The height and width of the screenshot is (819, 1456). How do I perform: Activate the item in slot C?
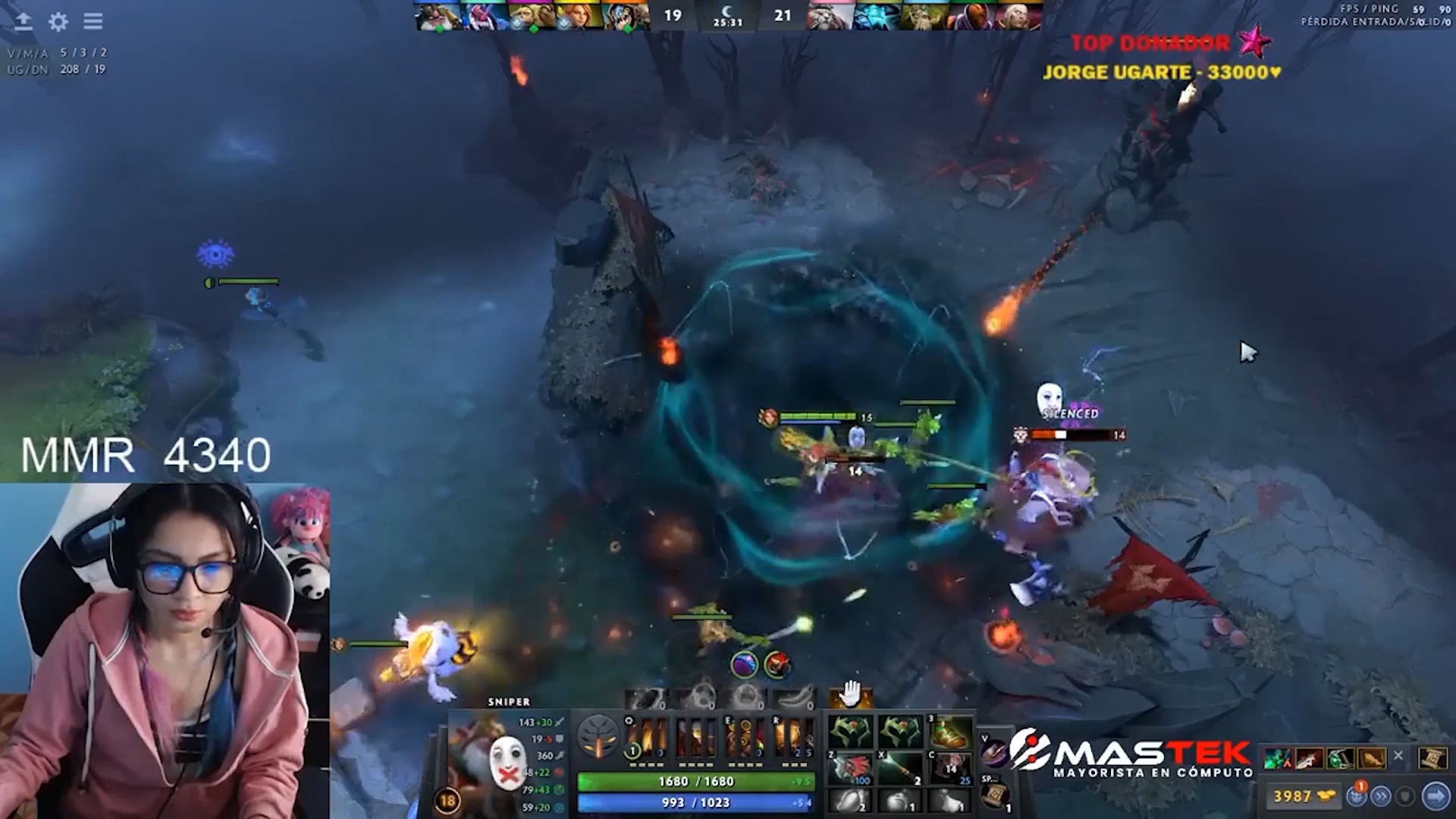(x=952, y=768)
